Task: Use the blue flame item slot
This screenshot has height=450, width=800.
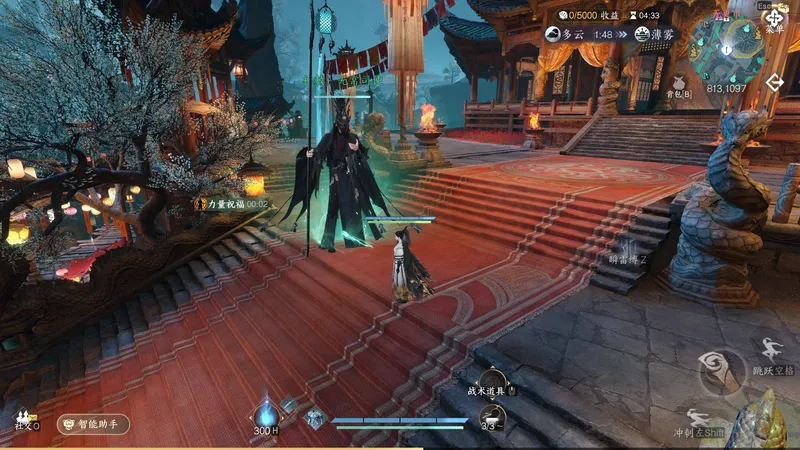Action: click(x=266, y=413)
